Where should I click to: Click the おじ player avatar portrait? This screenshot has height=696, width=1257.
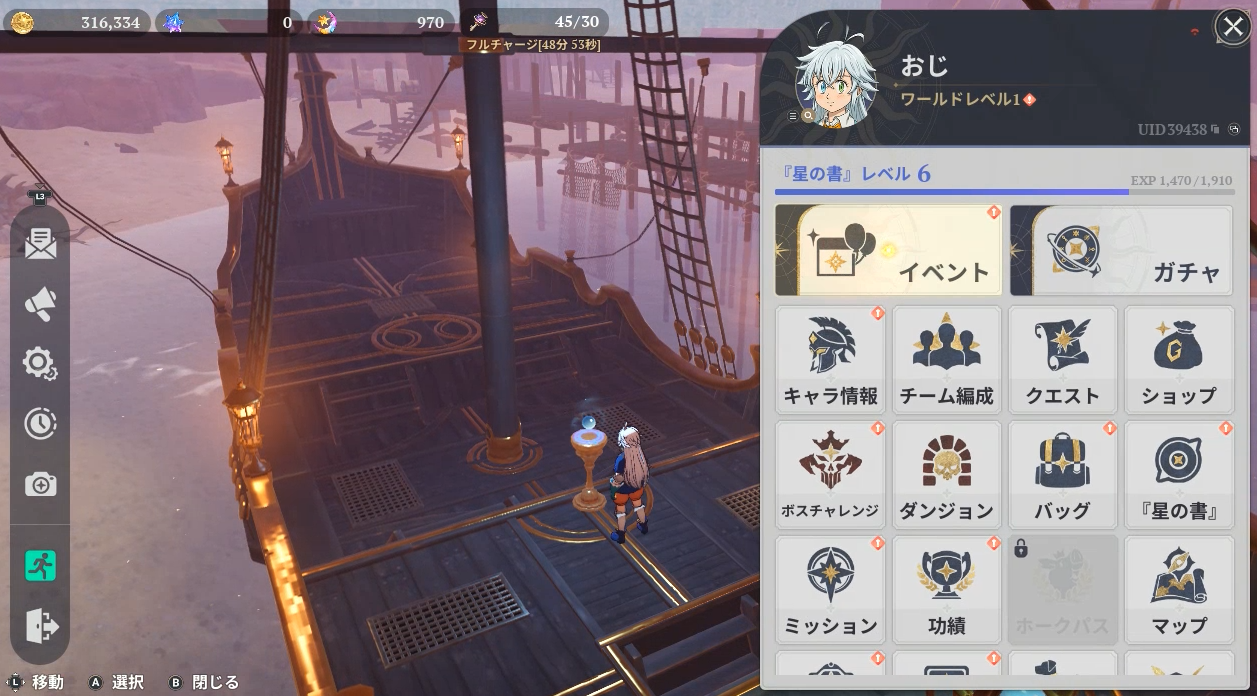pos(836,85)
